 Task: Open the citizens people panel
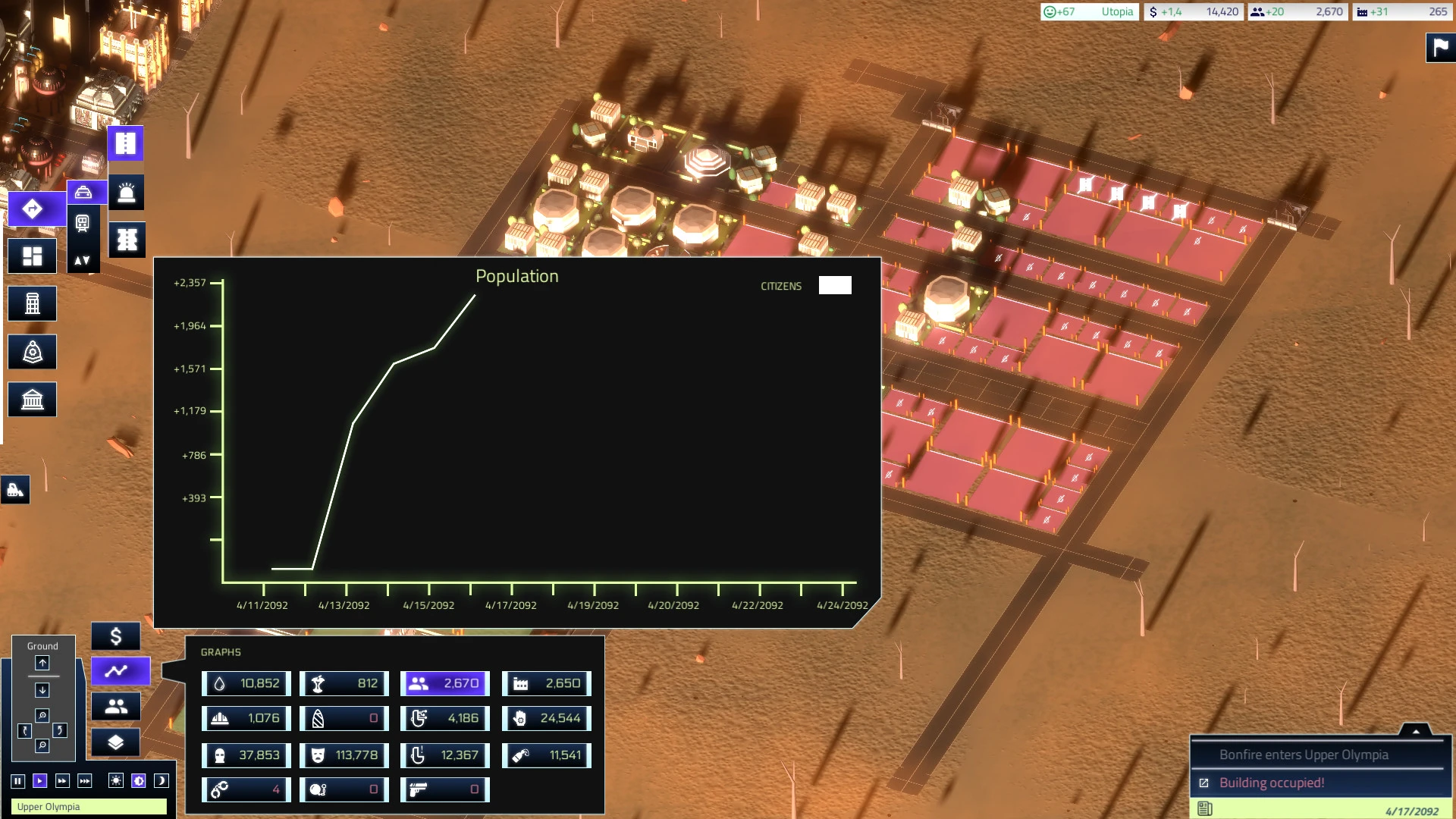click(115, 707)
